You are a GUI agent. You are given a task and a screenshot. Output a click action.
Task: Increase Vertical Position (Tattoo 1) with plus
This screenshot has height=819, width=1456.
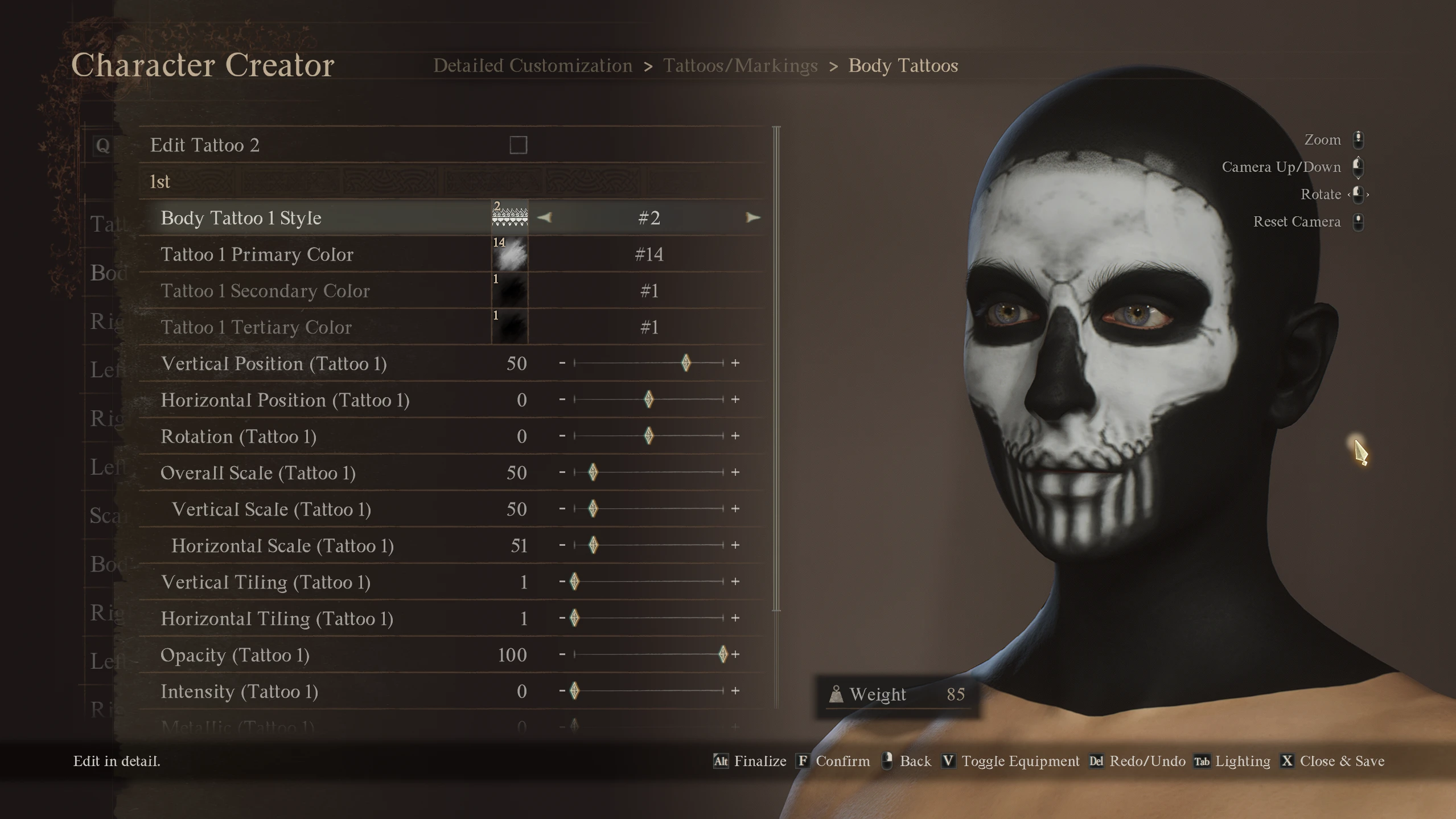pyautogui.click(x=735, y=363)
